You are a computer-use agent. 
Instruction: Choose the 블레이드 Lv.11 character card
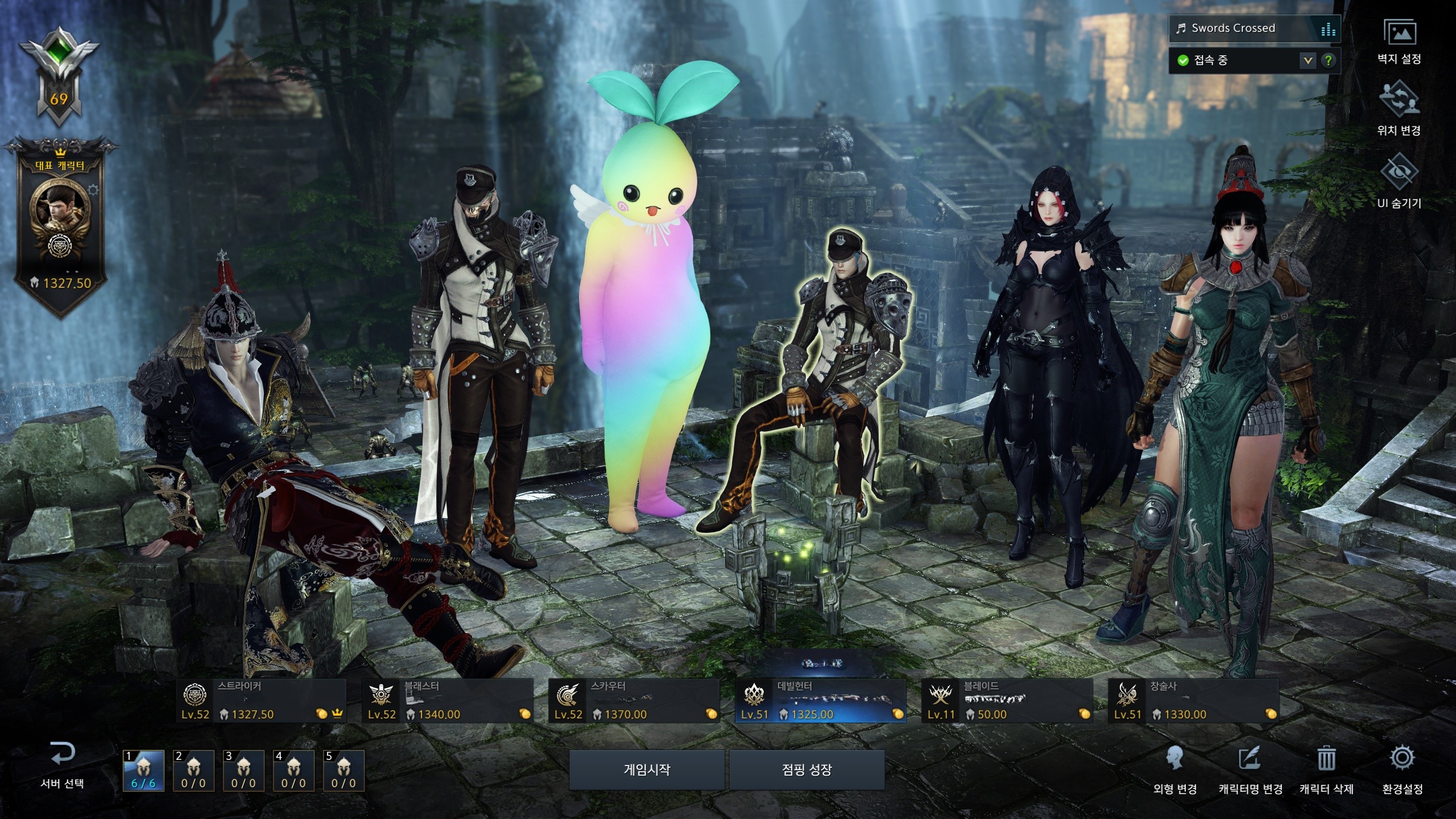point(1007,701)
